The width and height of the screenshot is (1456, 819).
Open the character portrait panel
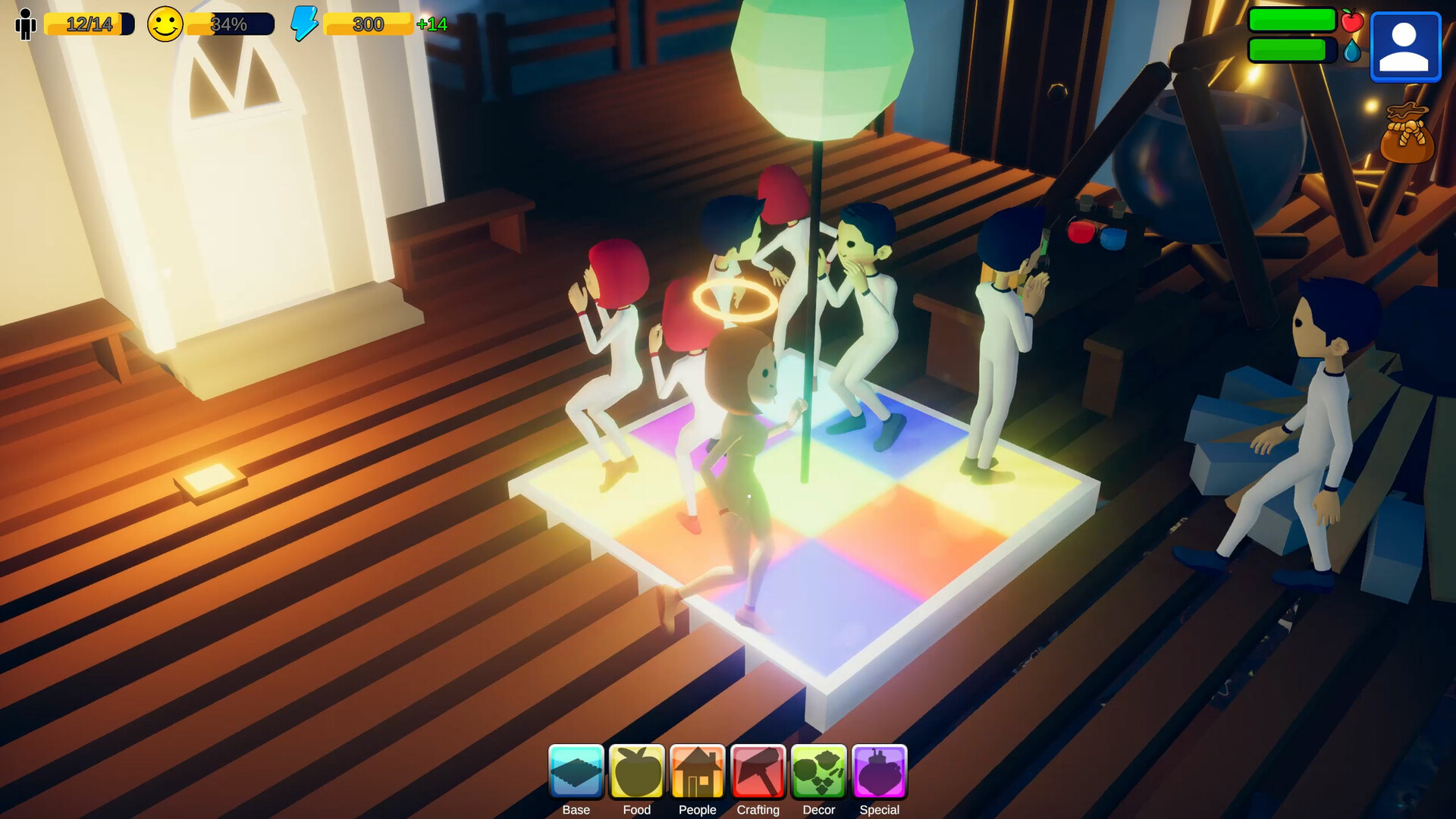click(x=1405, y=45)
